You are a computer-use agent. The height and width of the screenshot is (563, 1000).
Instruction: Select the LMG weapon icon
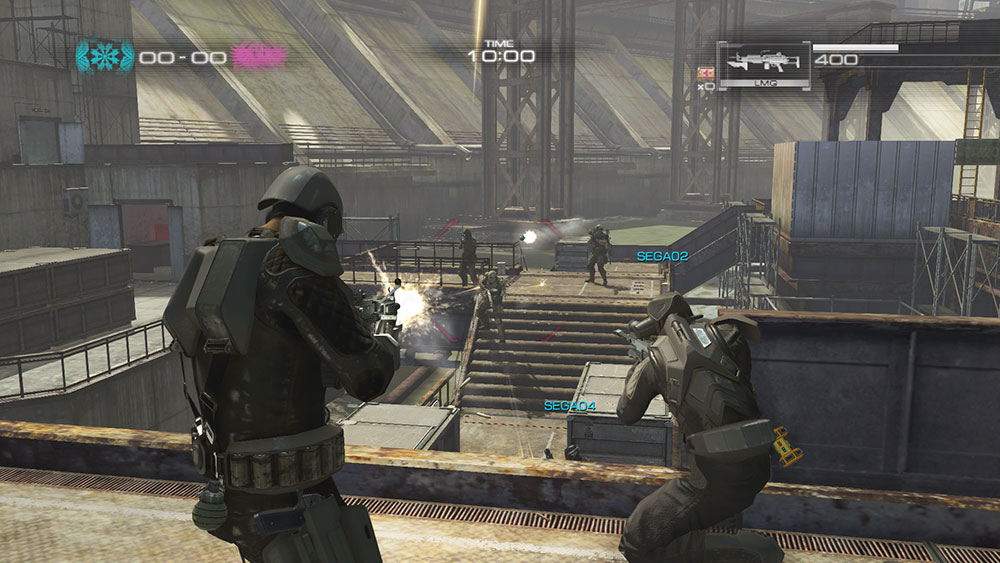pos(763,62)
